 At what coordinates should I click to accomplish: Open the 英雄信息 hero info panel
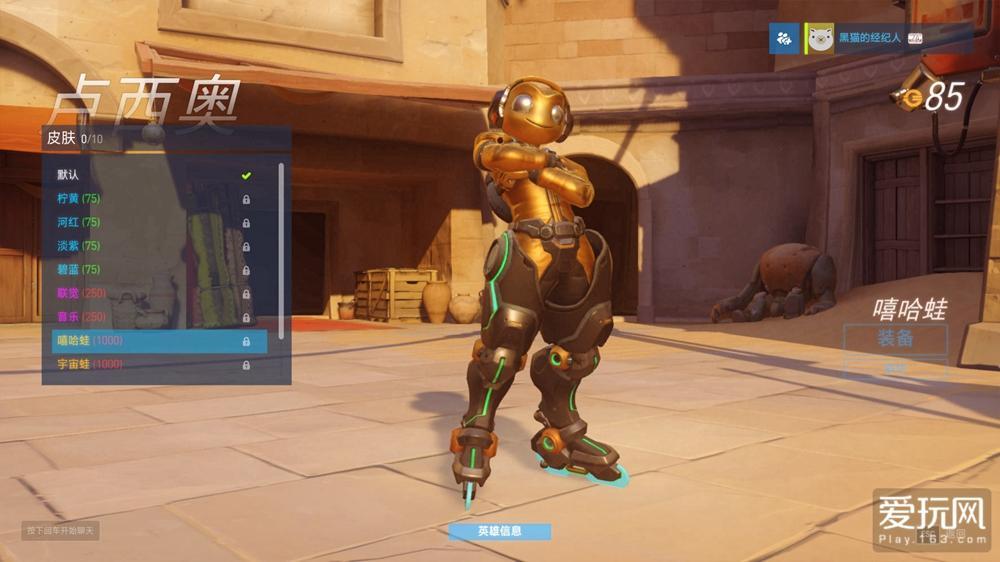(500, 531)
